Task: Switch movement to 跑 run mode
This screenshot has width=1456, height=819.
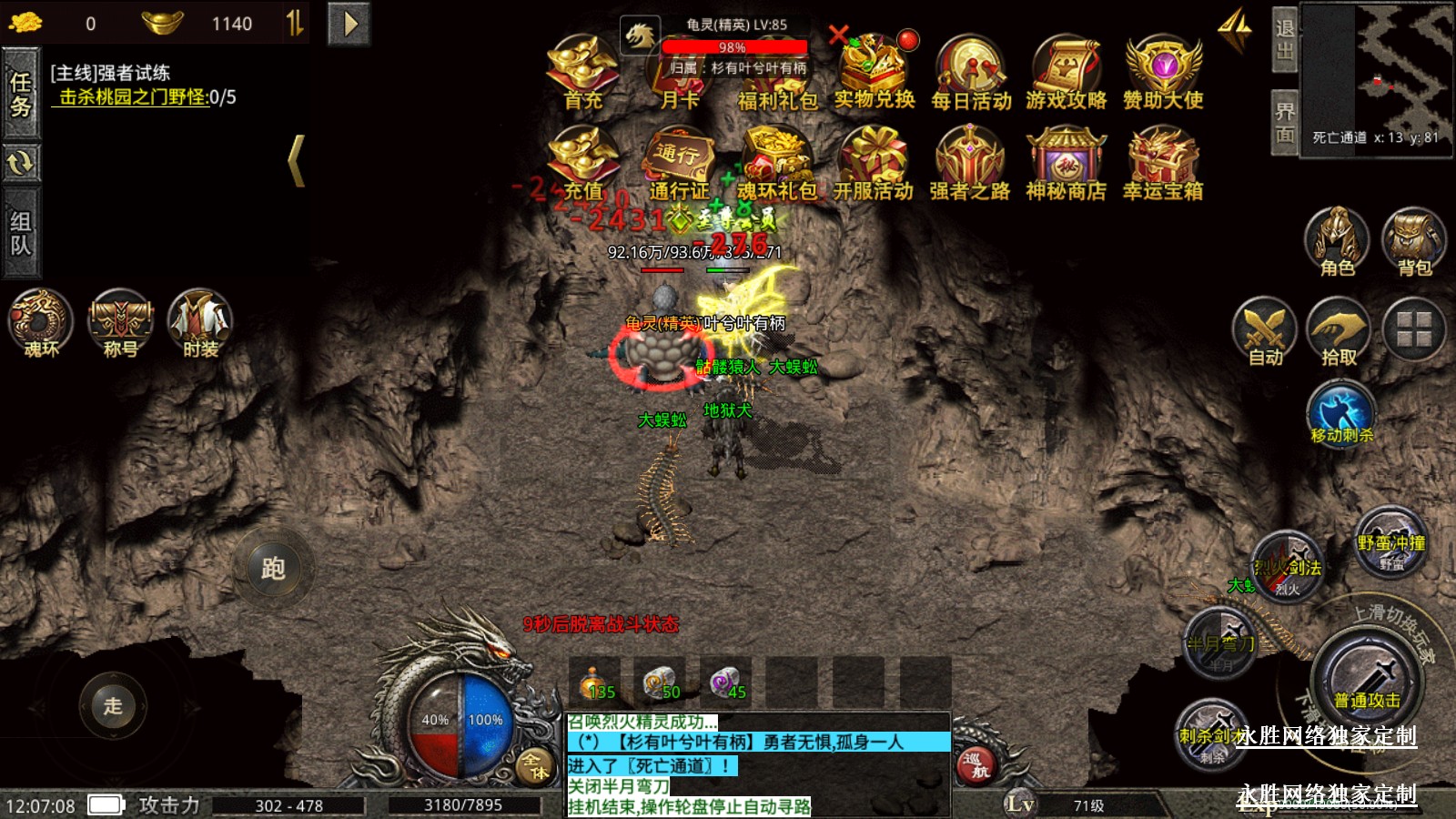Action: 273,569
